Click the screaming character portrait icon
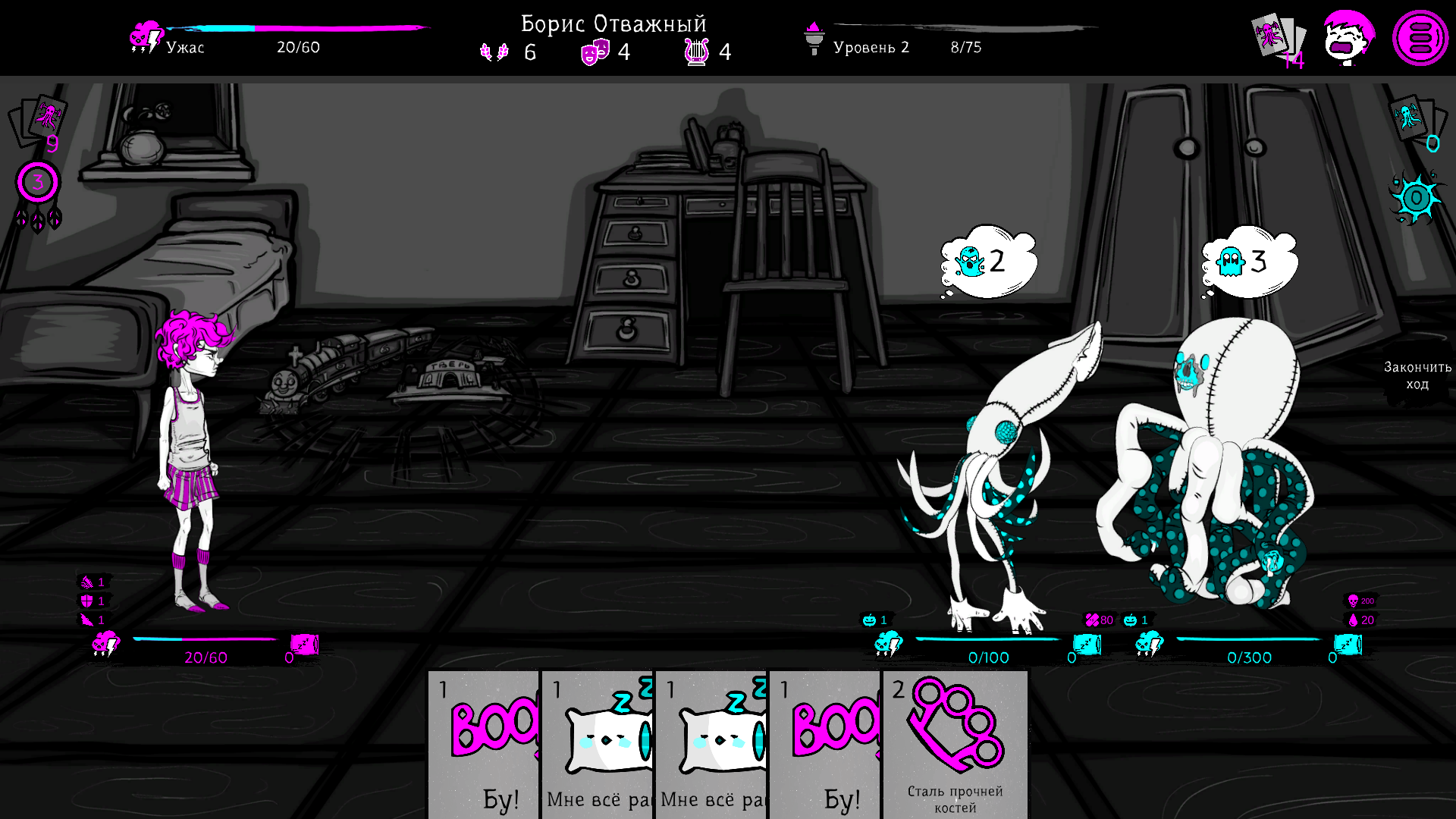1456x819 pixels. (x=1348, y=38)
